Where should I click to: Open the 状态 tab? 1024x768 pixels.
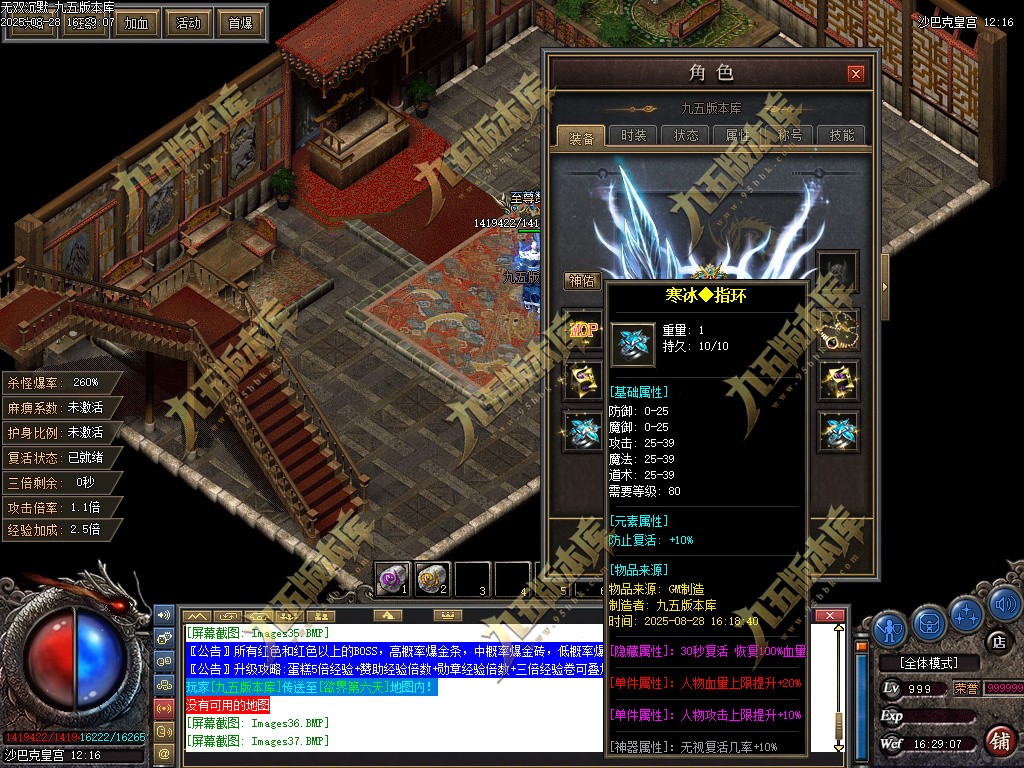pyautogui.click(x=686, y=136)
